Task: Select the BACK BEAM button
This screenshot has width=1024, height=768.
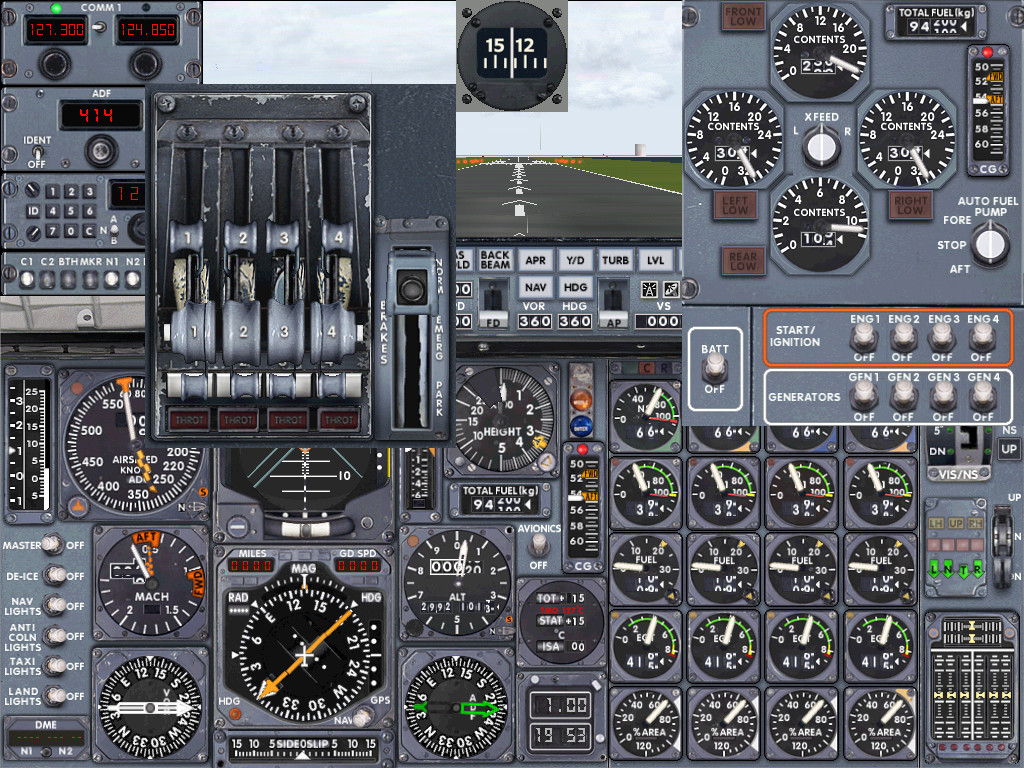Action: [x=495, y=260]
